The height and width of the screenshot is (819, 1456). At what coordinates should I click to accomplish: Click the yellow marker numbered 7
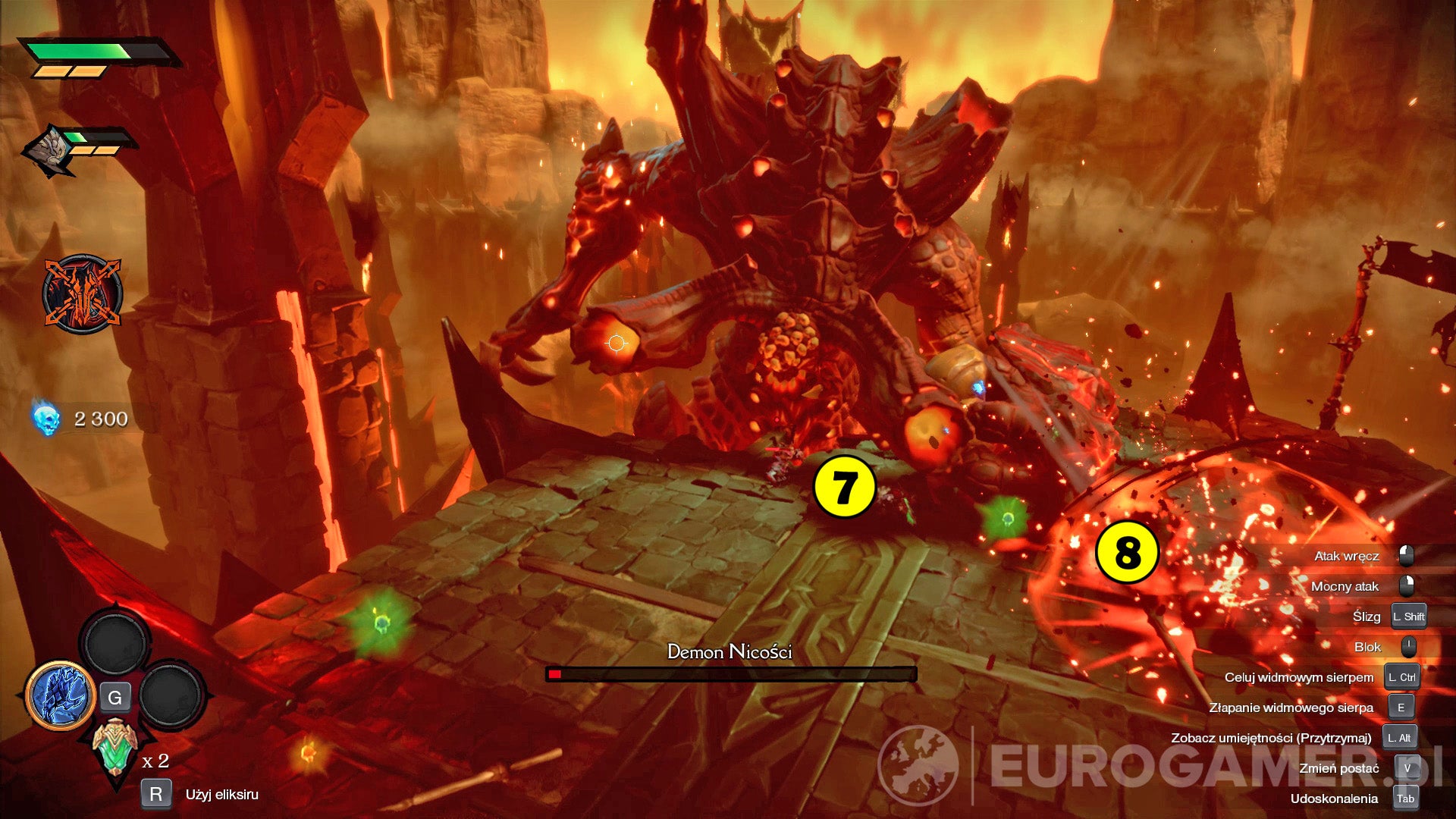844,484
